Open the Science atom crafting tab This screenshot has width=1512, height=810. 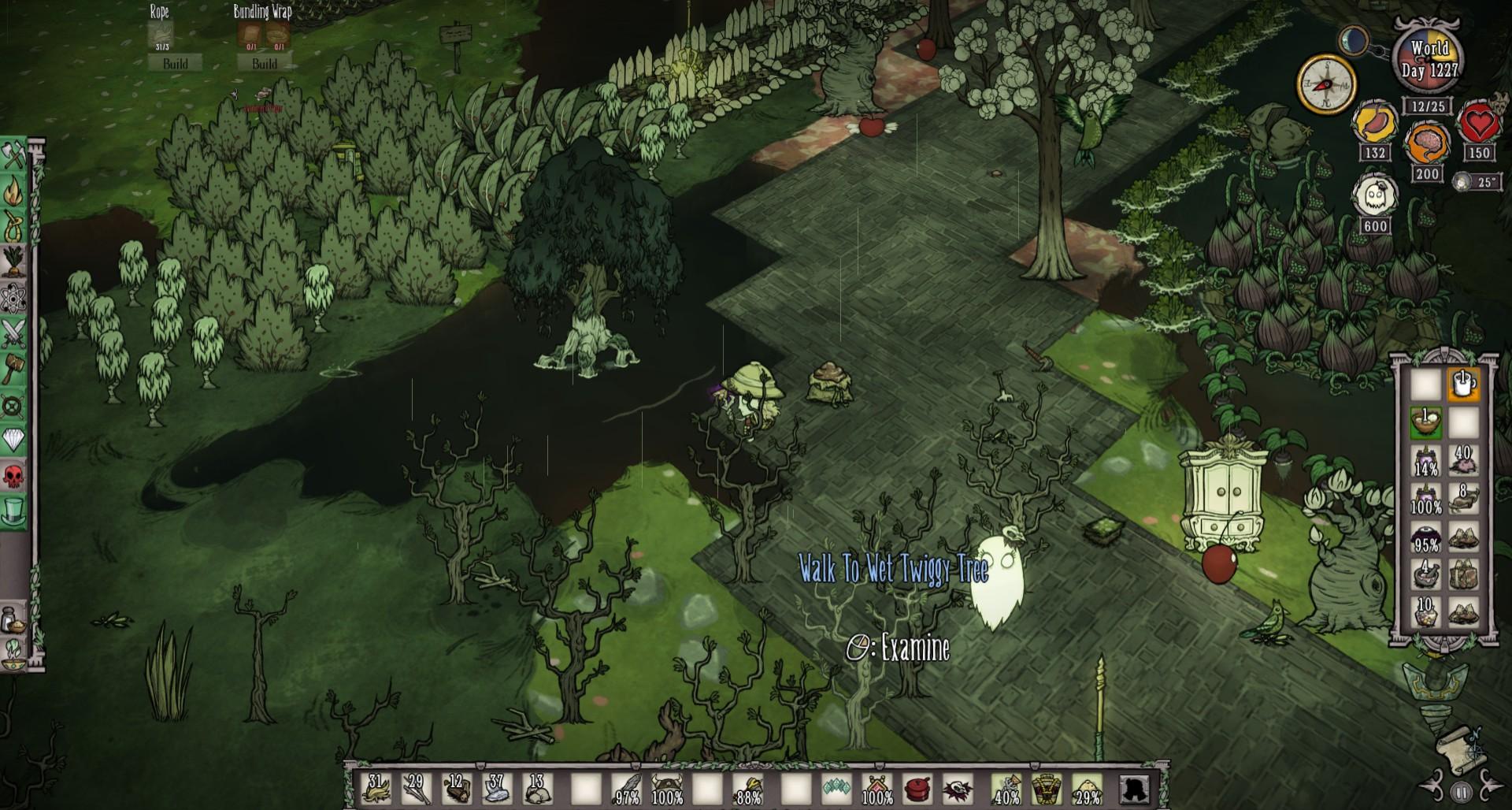(x=14, y=298)
